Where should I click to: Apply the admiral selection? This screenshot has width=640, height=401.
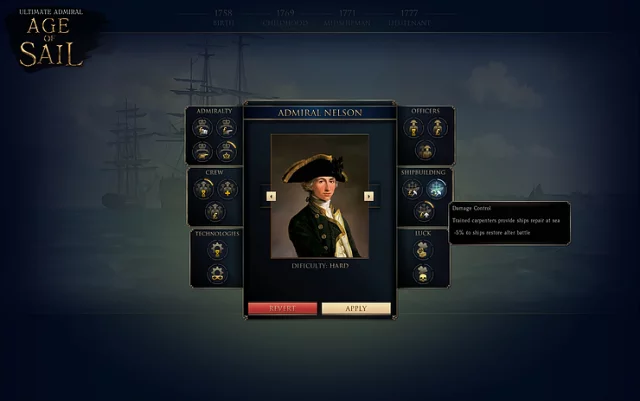click(356, 309)
